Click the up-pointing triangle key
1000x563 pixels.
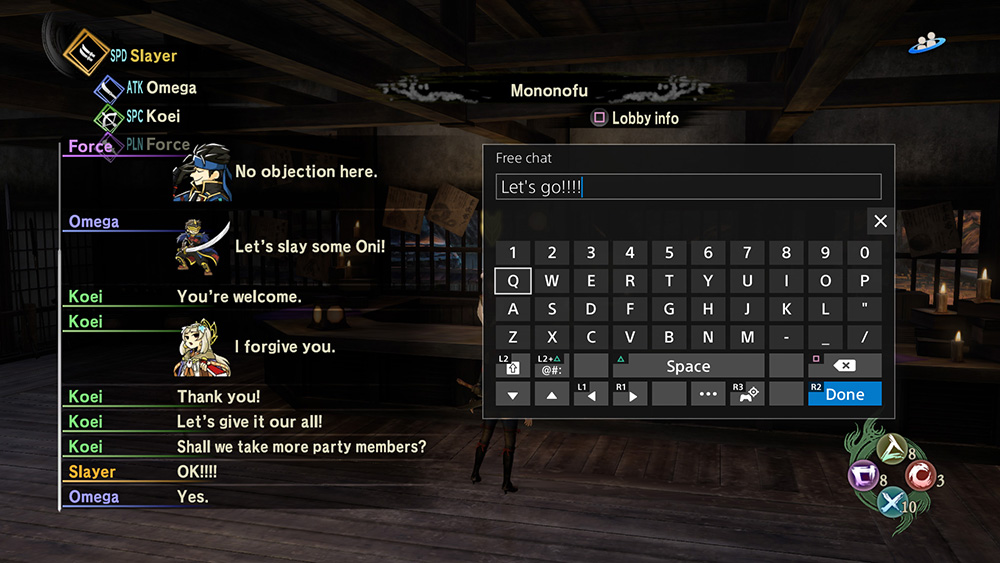point(552,394)
